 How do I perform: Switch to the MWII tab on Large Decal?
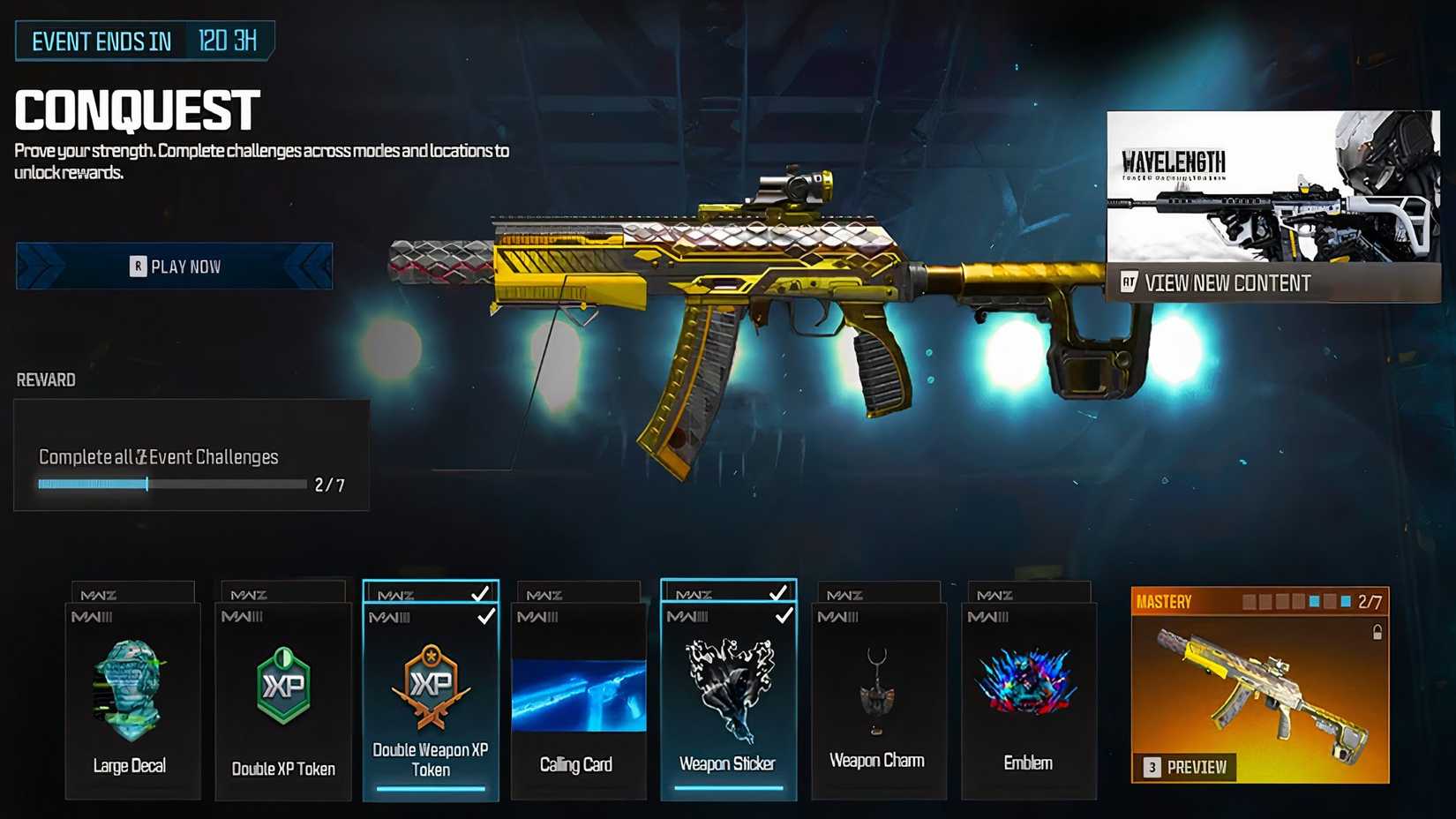click(93, 616)
